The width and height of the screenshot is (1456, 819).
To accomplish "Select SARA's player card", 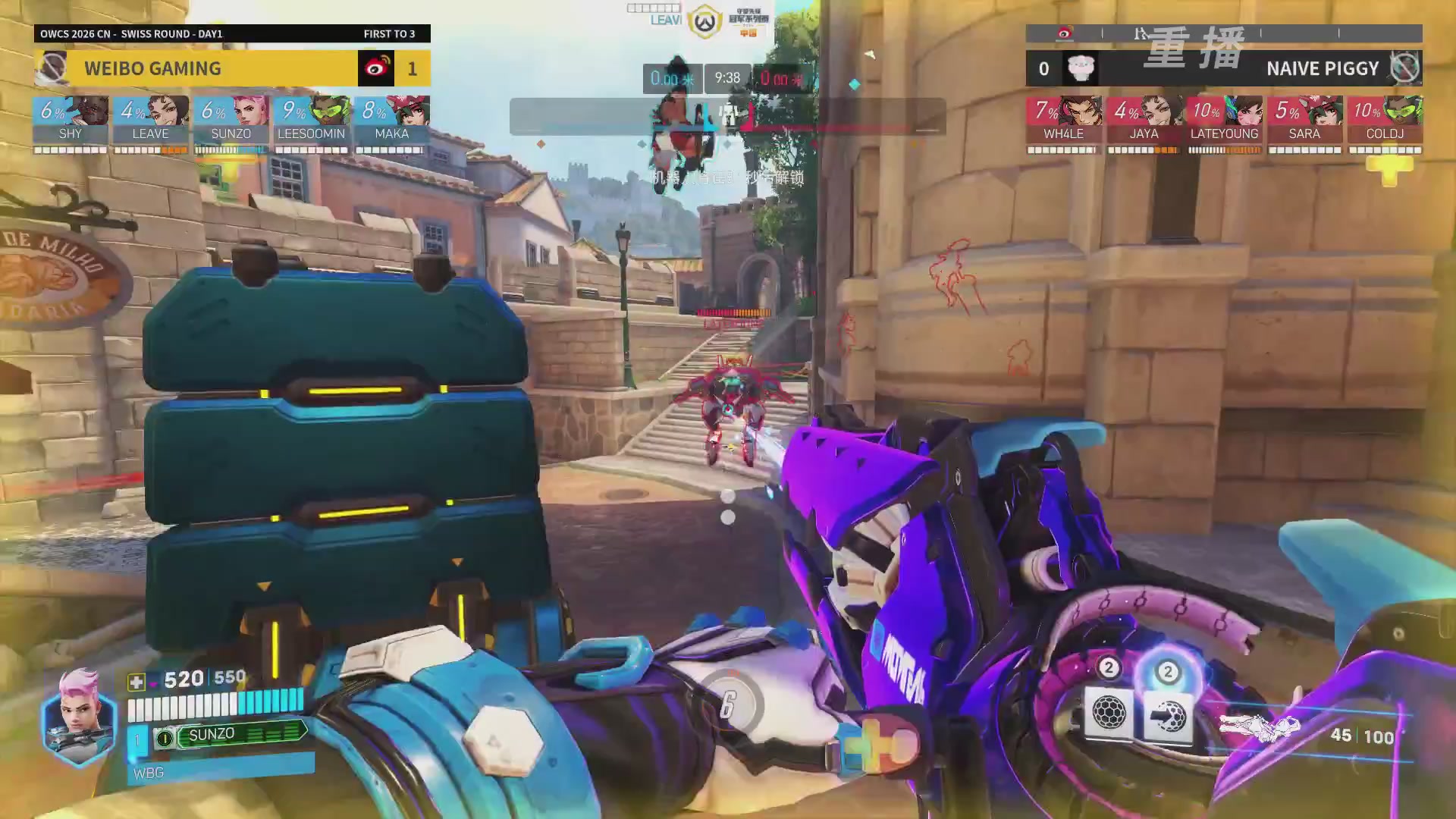I will [1305, 121].
